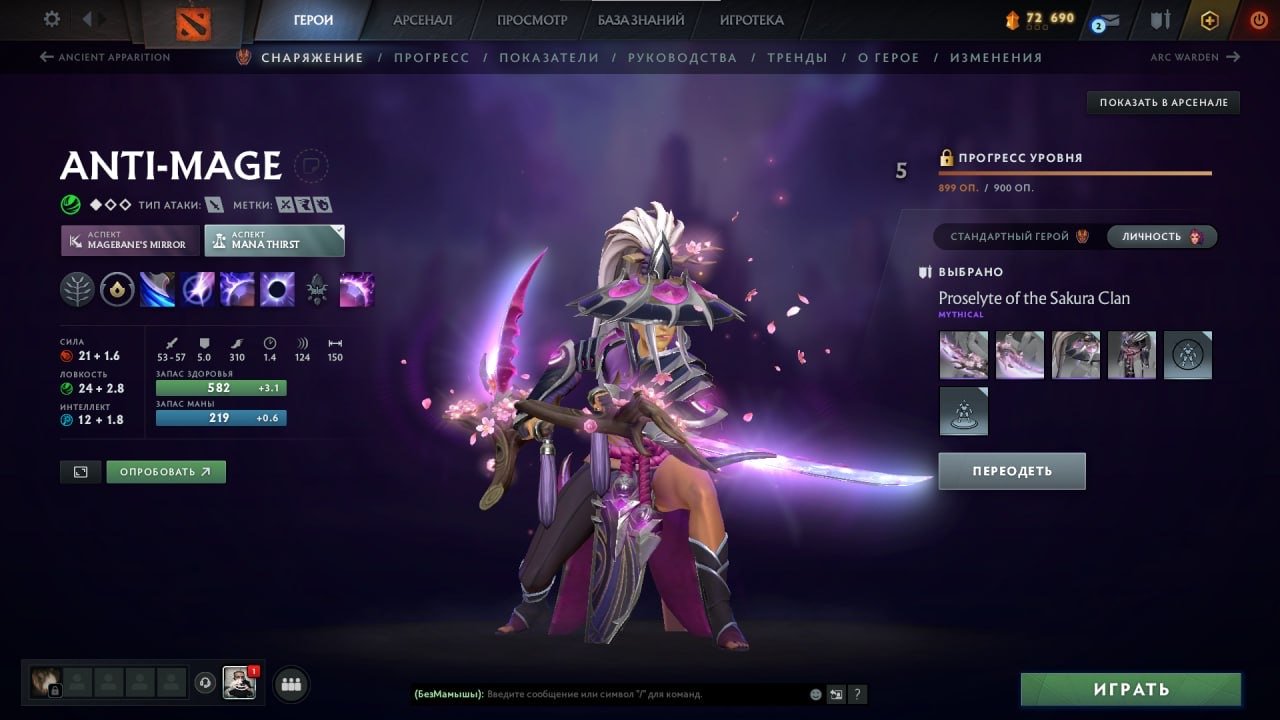Open the Прогресс hero subtab
Image resolution: width=1280 pixels, height=720 pixels.
[x=431, y=58]
